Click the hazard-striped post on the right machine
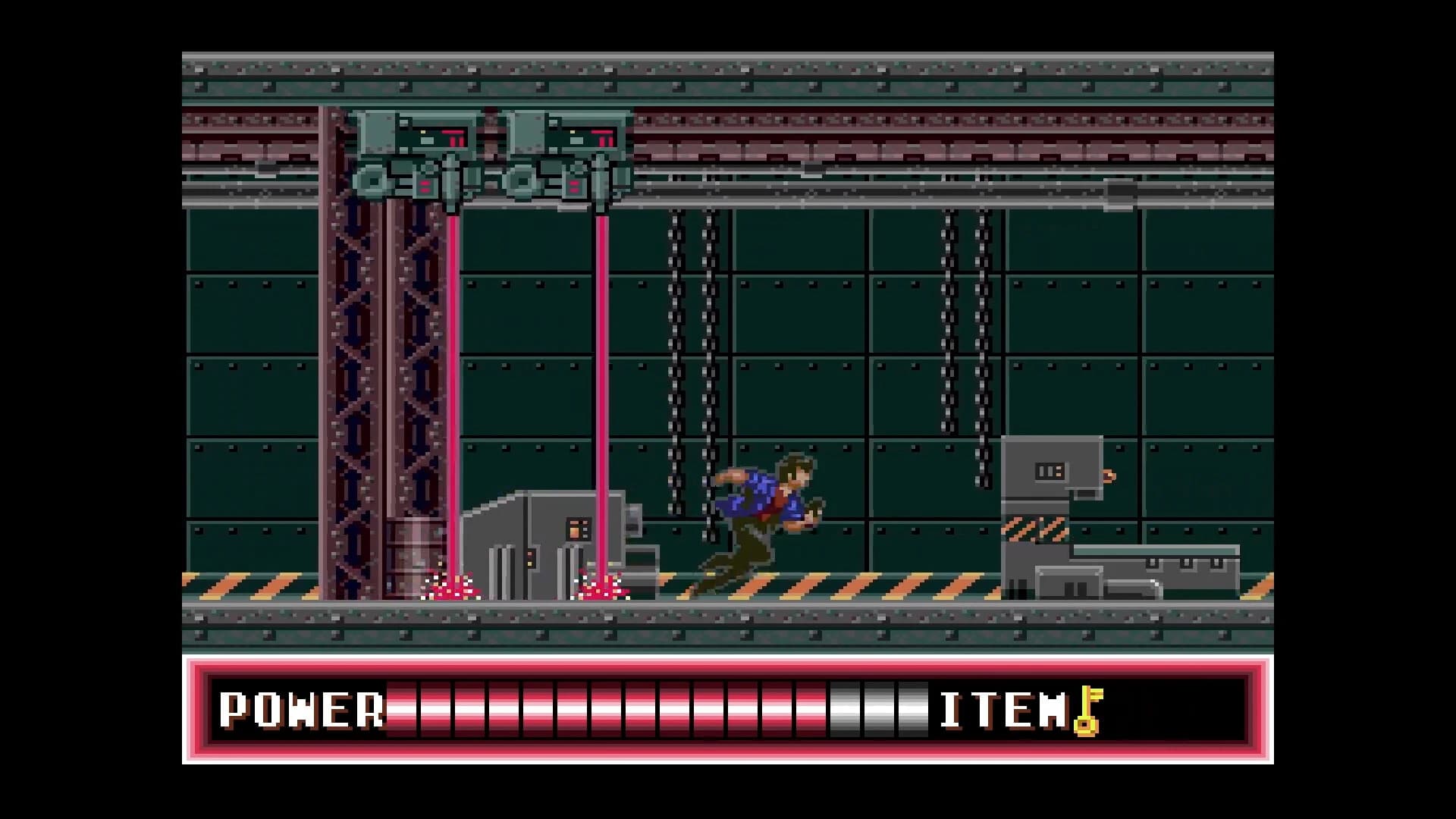This screenshot has width=1456, height=819. click(x=1033, y=529)
